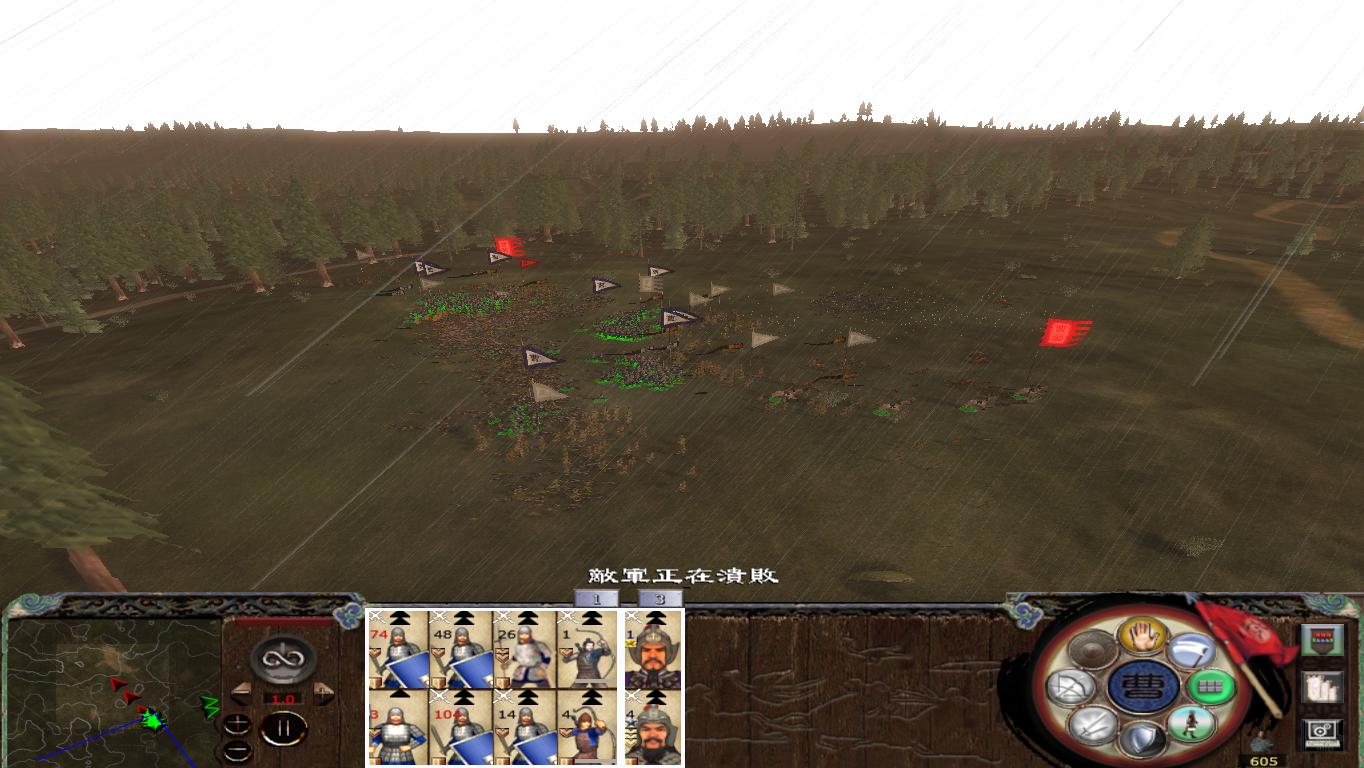1364x768 pixels.
Task: Decrease battle speed with the left arrow
Action: tap(240, 692)
